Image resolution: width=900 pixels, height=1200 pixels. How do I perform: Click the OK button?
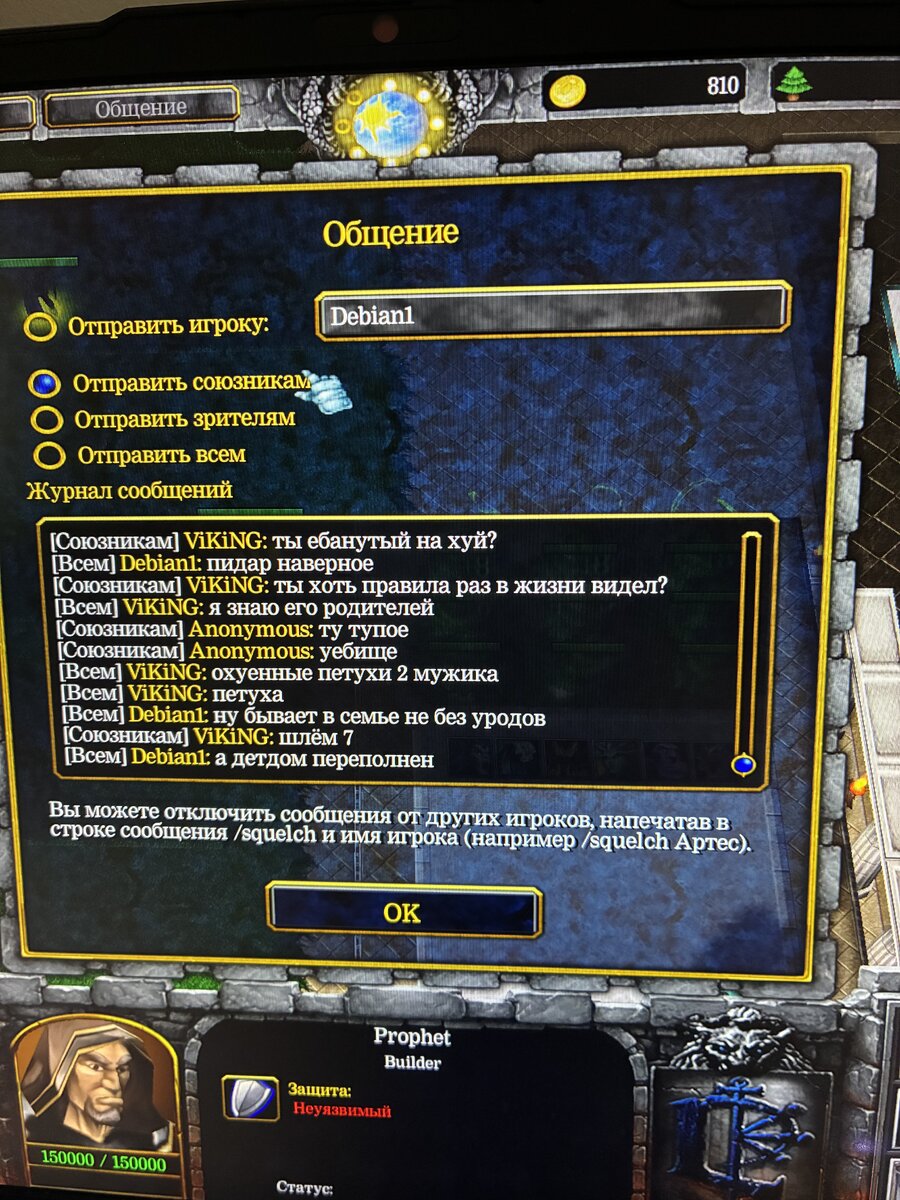click(403, 911)
